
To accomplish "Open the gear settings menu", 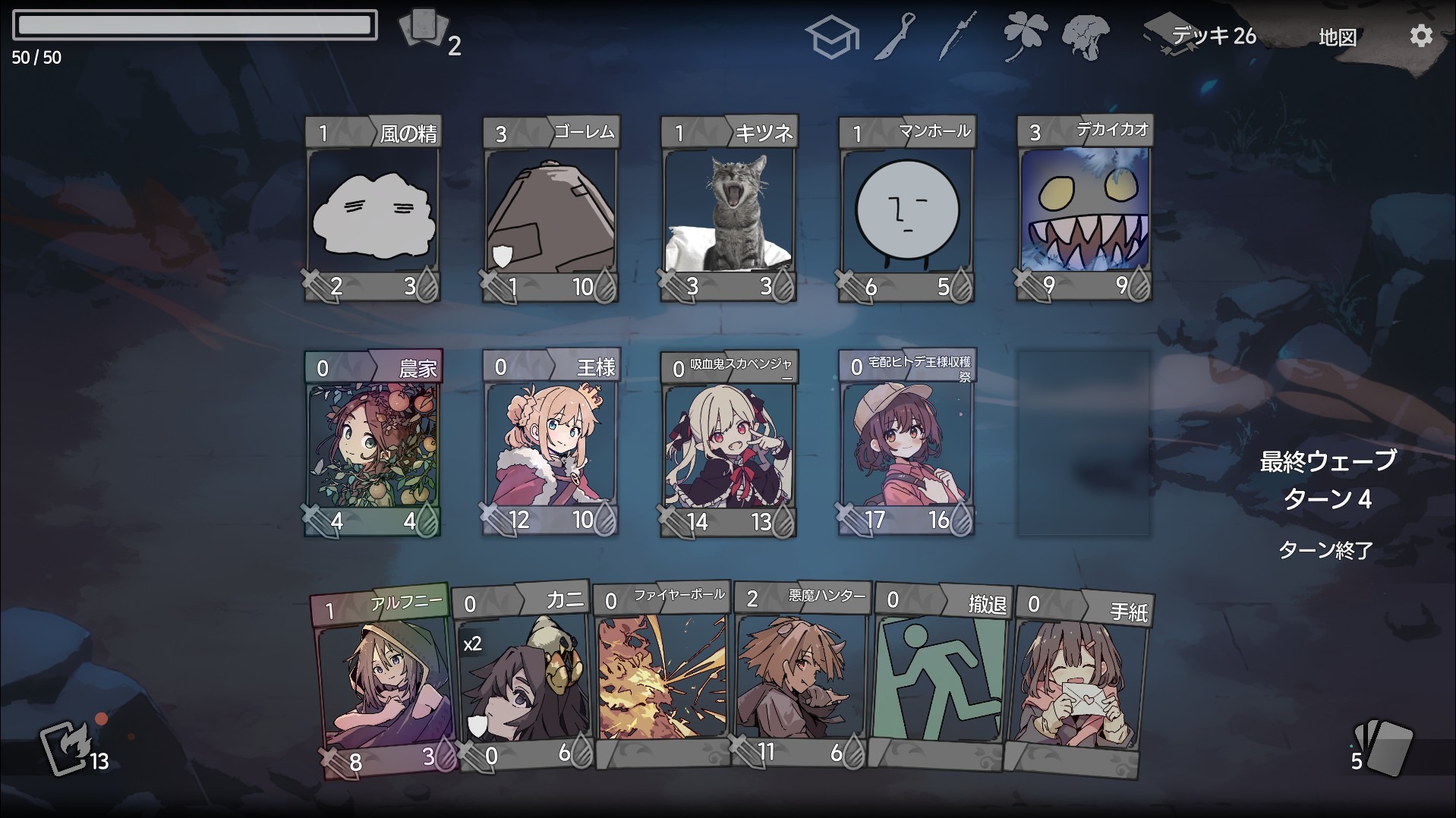I will tap(1420, 36).
